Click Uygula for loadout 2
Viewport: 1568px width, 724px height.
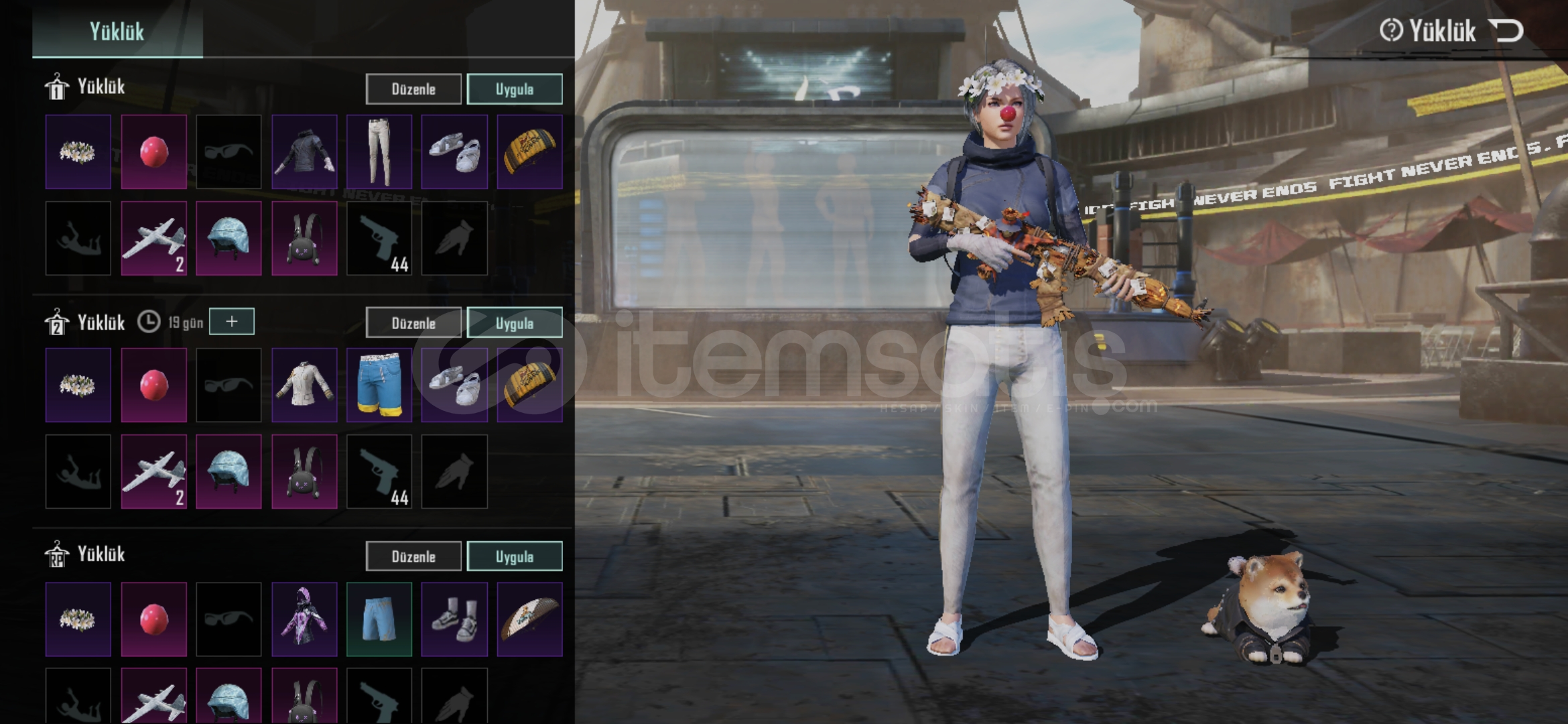tap(514, 323)
